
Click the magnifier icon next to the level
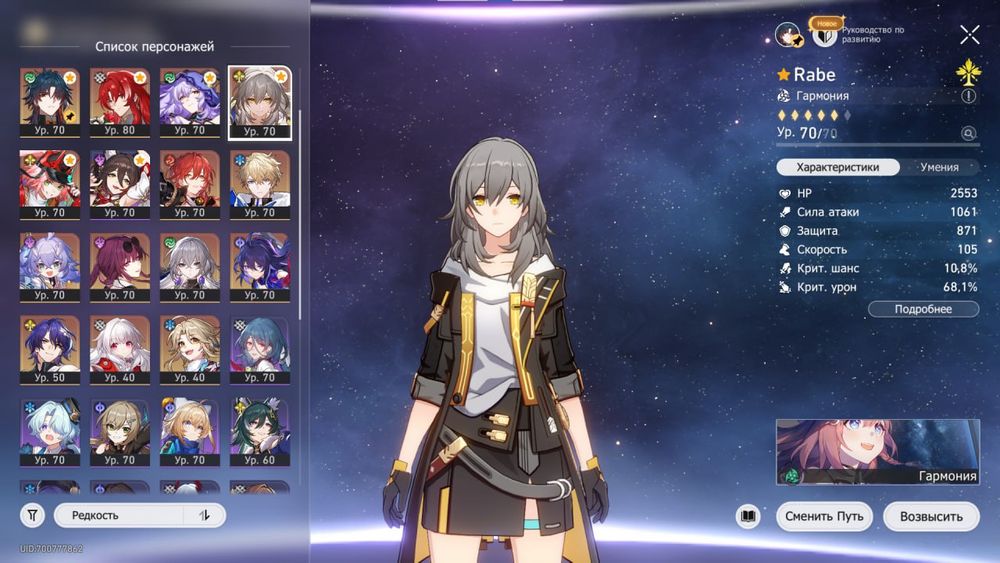click(x=967, y=133)
